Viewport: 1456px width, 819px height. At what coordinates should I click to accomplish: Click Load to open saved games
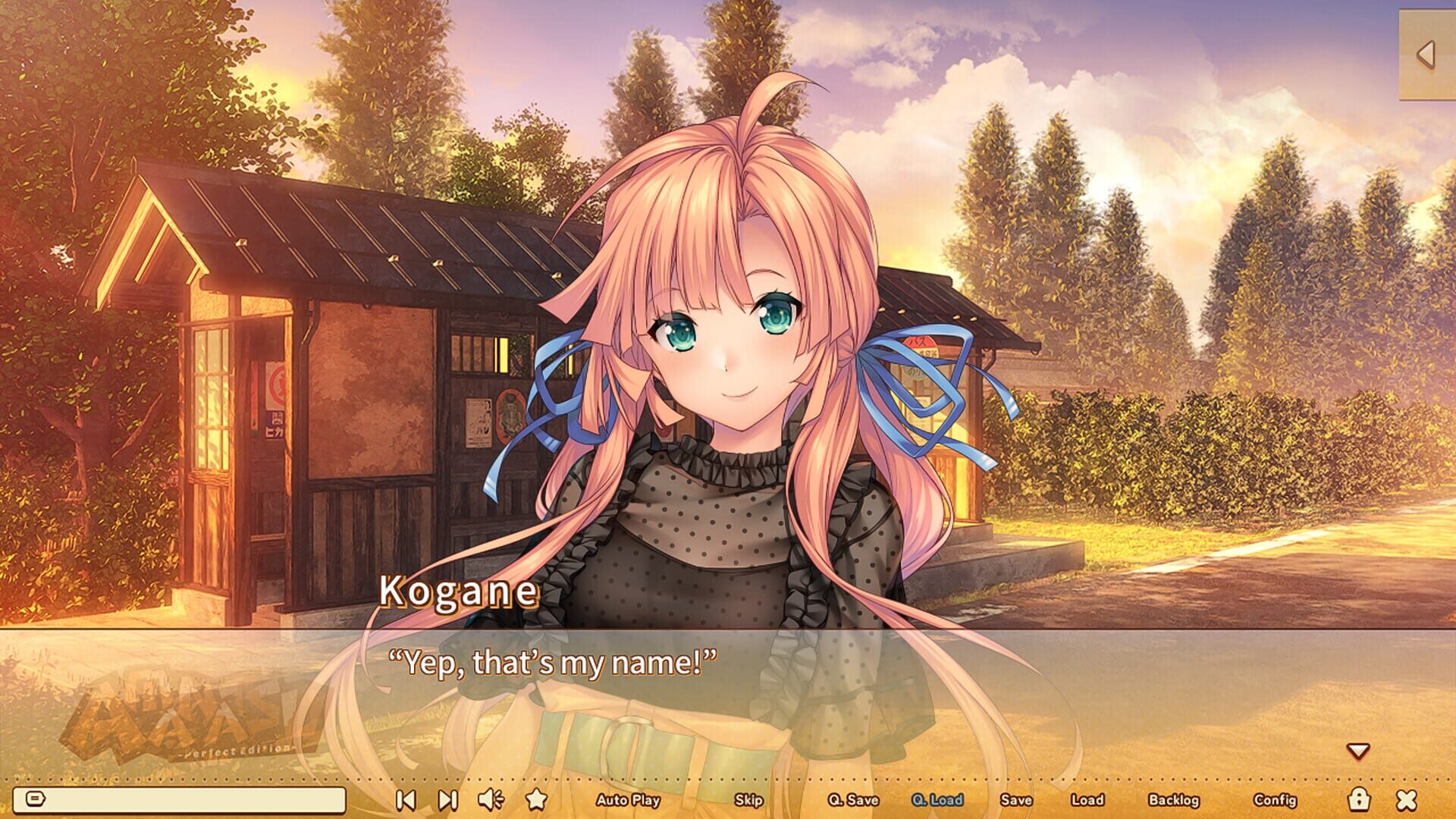1089,801
